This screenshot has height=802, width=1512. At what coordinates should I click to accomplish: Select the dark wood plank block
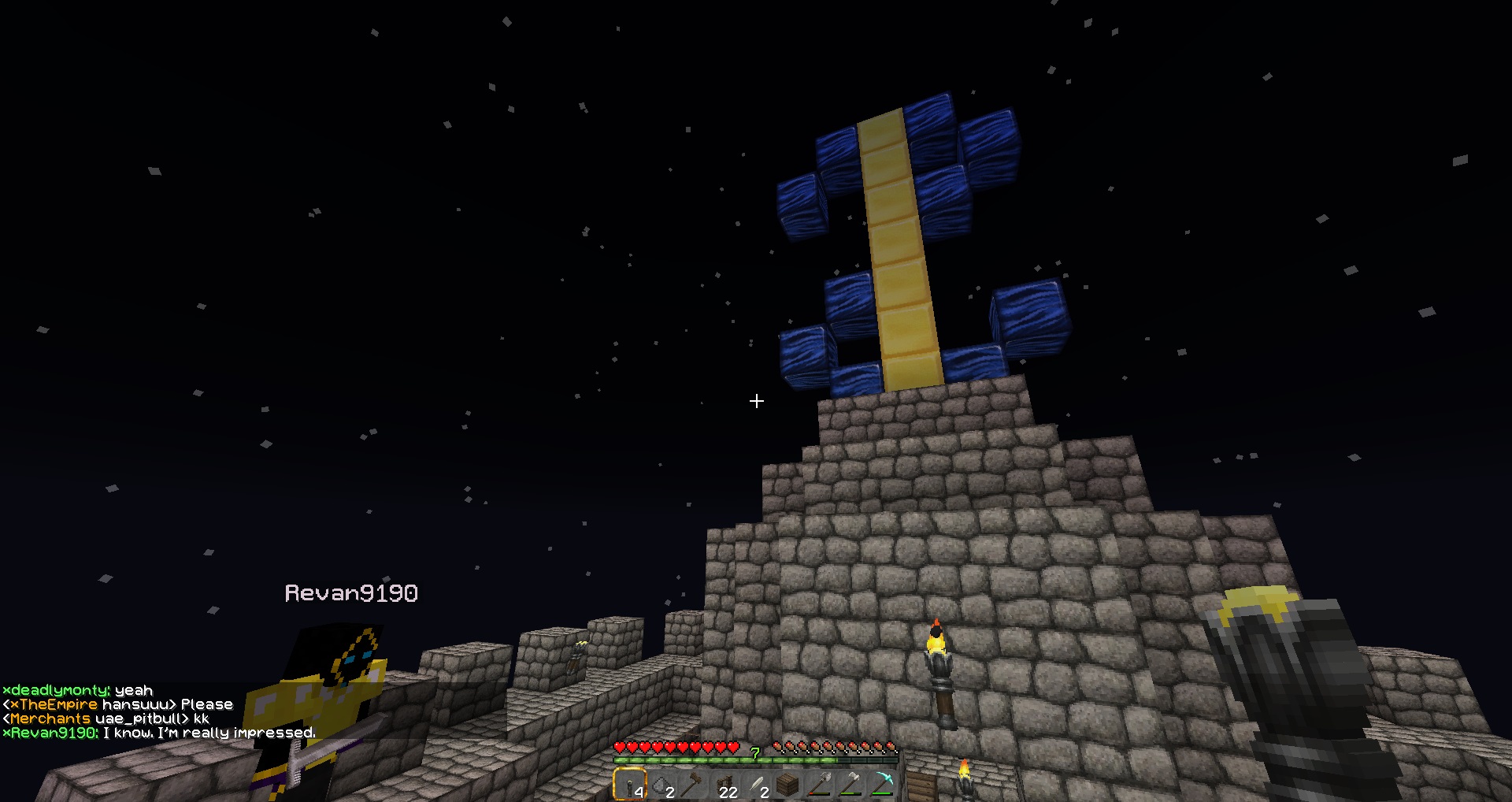787,785
